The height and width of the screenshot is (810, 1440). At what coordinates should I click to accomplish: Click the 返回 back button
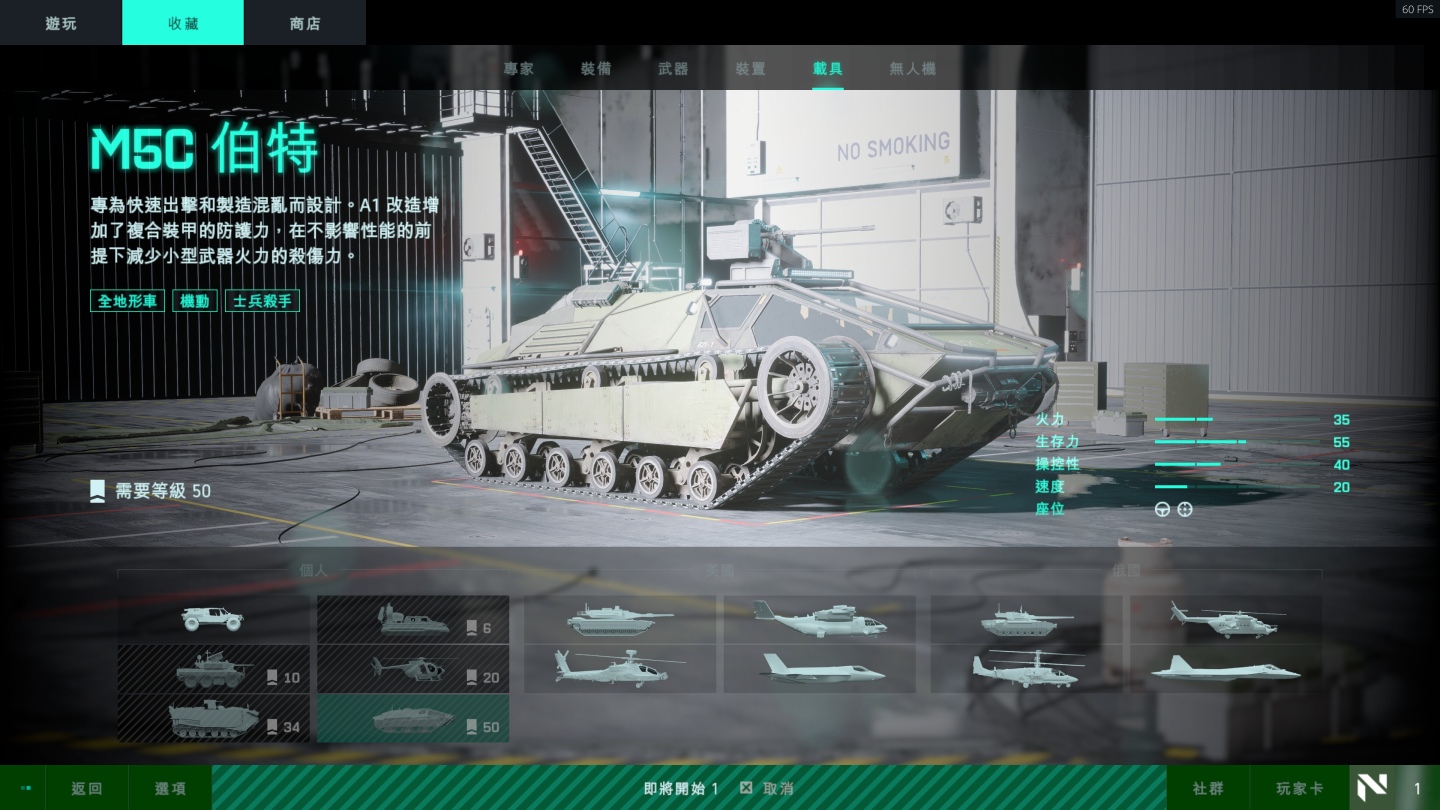(x=86, y=788)
